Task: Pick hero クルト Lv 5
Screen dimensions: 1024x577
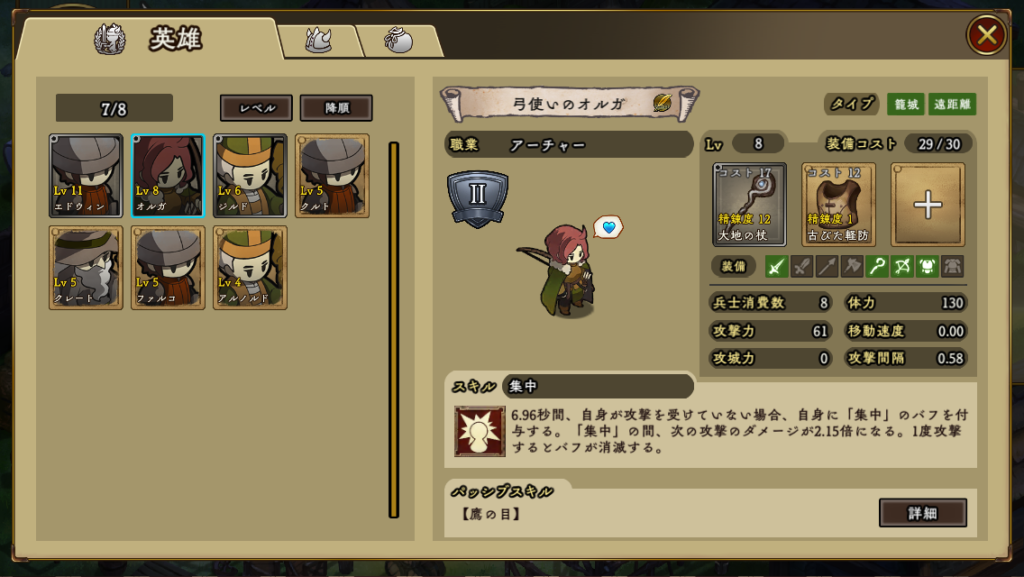Action: 332,176
